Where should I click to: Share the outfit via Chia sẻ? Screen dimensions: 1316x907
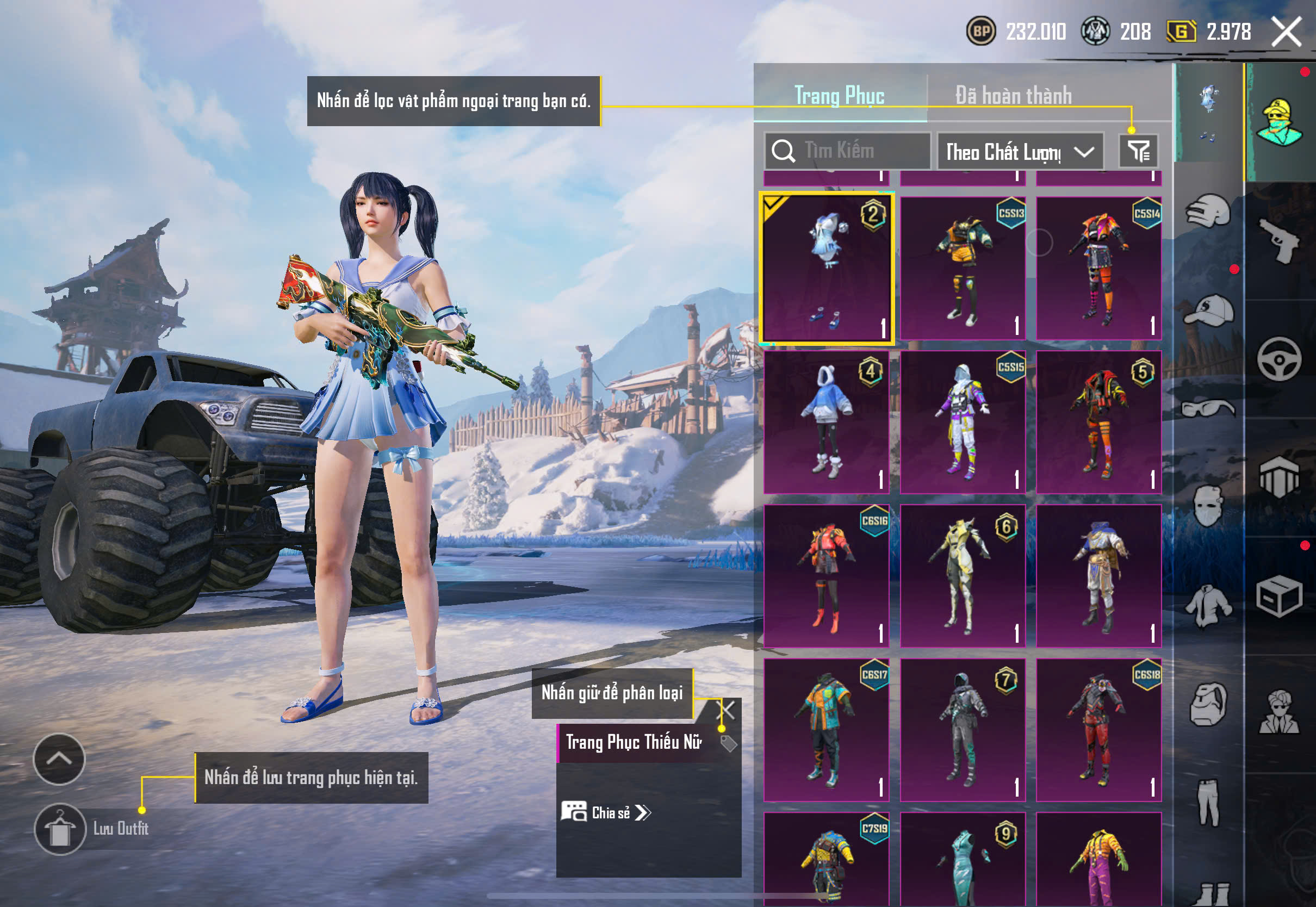pyautogui.click(x=606, y=812)
